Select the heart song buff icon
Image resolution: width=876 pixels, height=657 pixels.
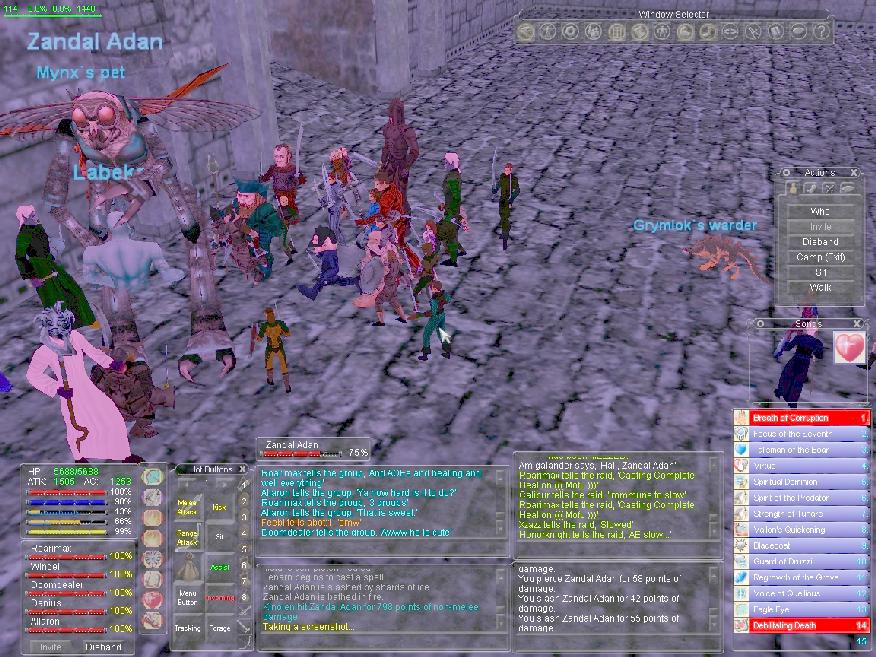[848, 347]
